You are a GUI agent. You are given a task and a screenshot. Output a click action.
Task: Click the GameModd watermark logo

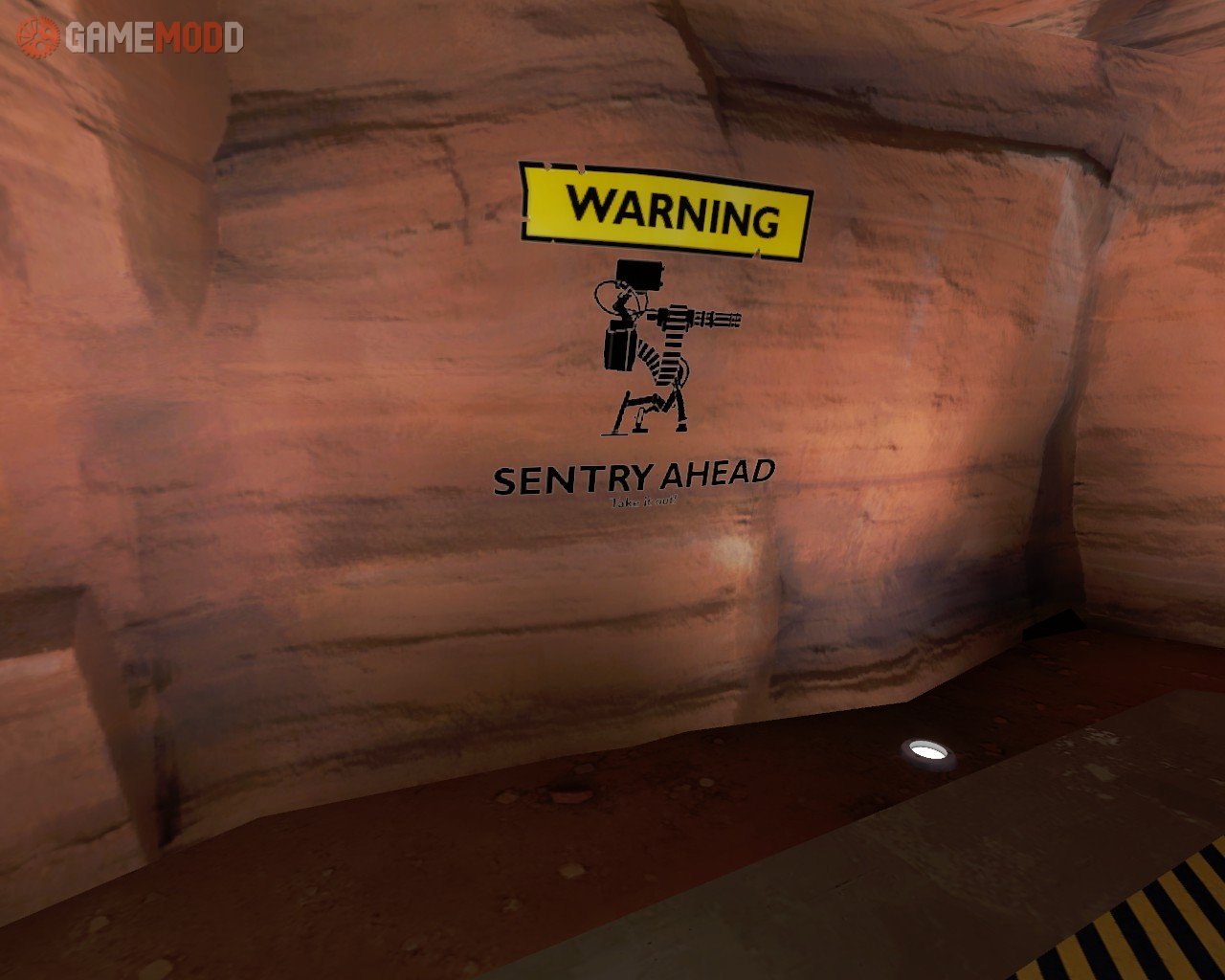[131, 37]
